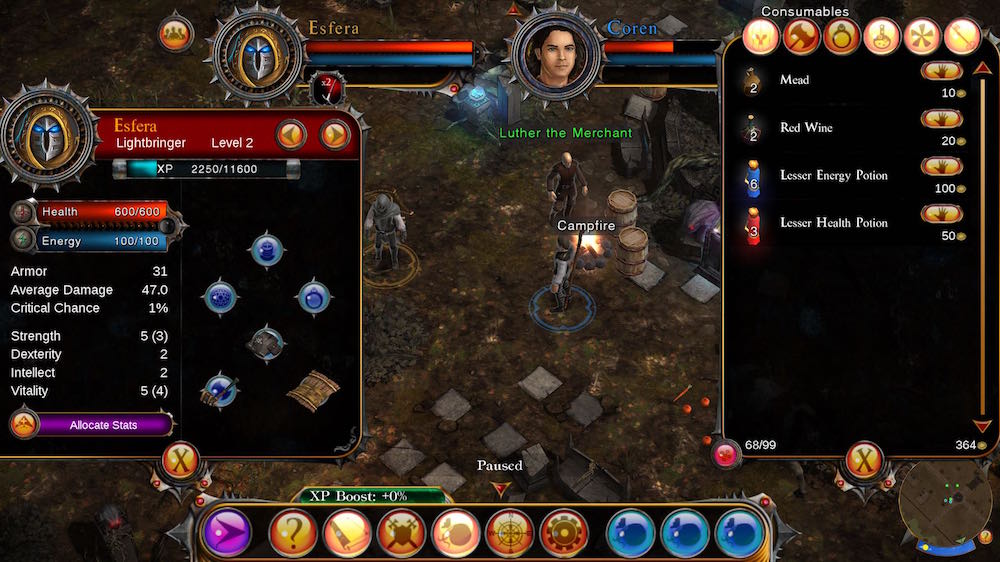
Task: Switch to the previous character with left arrow
Action: point(291,134)
